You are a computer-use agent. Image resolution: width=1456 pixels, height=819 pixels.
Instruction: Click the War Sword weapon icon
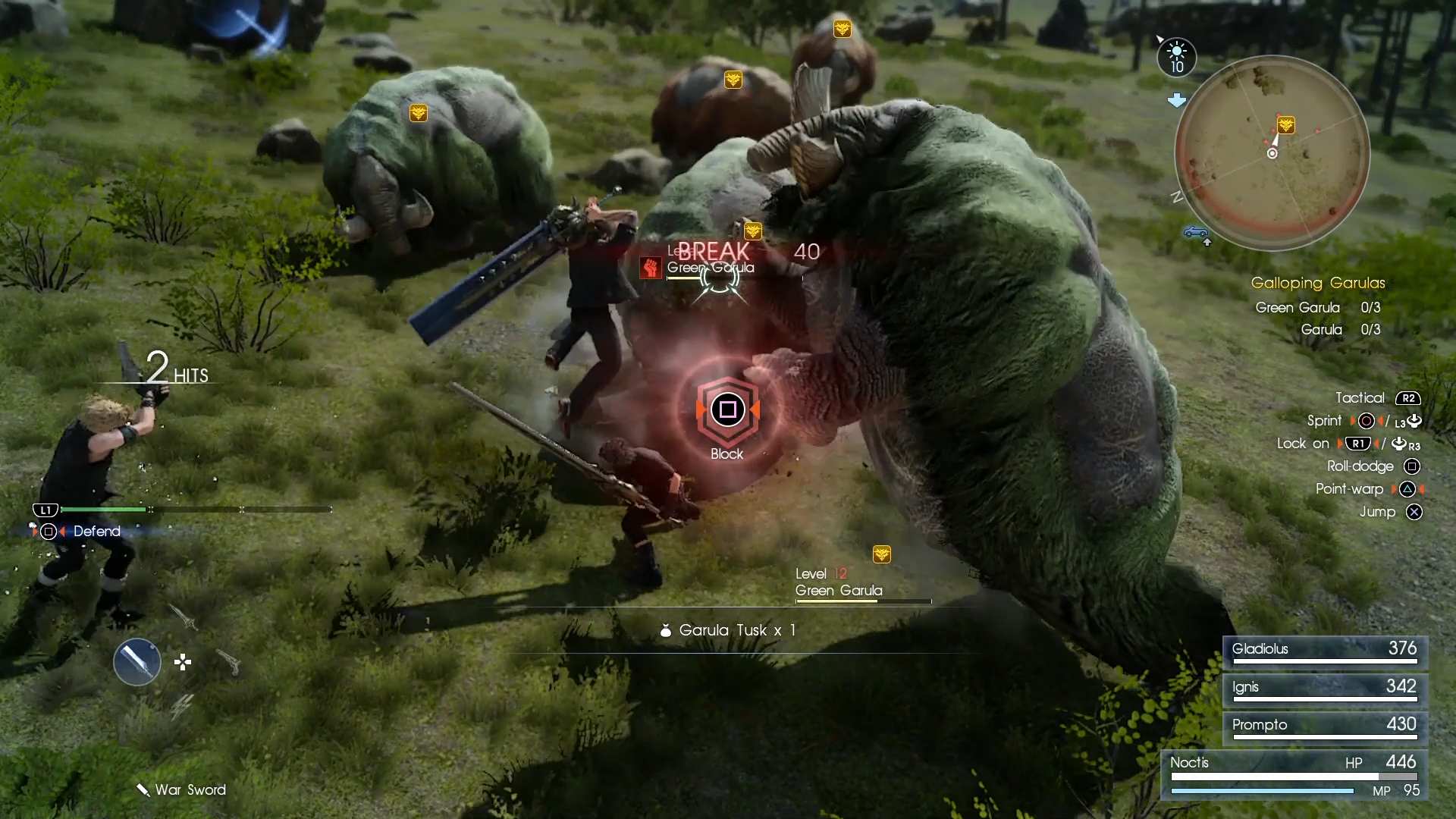tap(143, 789)
